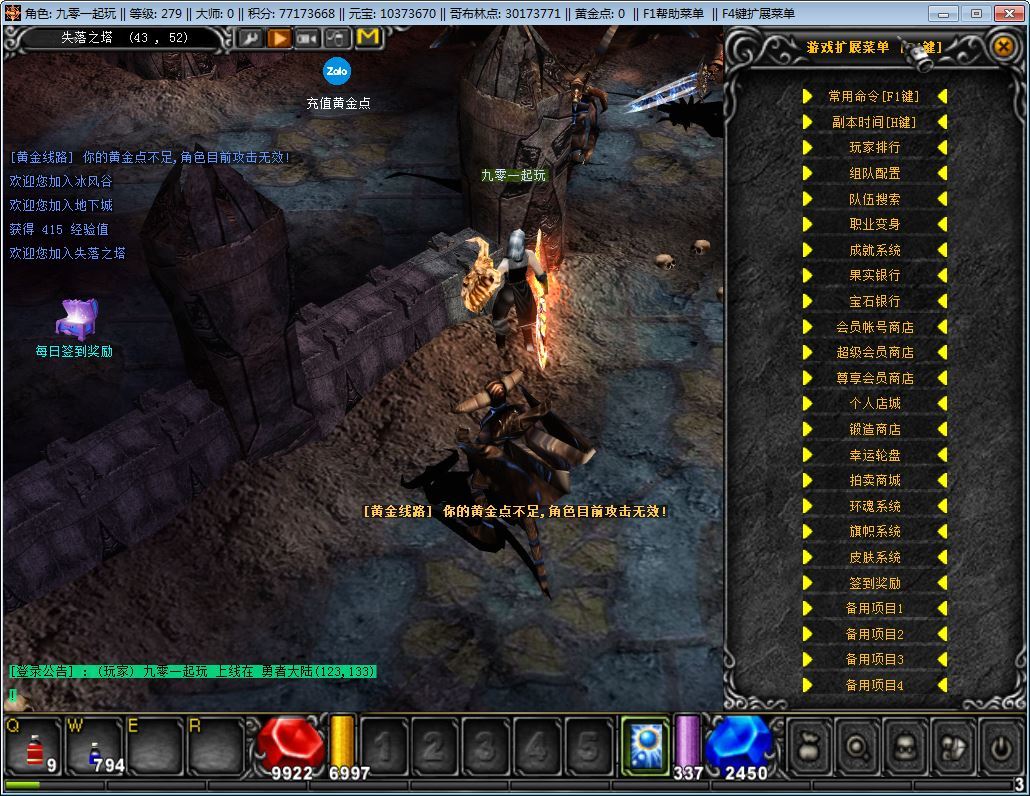The width and height of the screenshot is (1030, 796).
Task: Open 锻造商店 forging shop entry
Action: [x=874, y=429]
